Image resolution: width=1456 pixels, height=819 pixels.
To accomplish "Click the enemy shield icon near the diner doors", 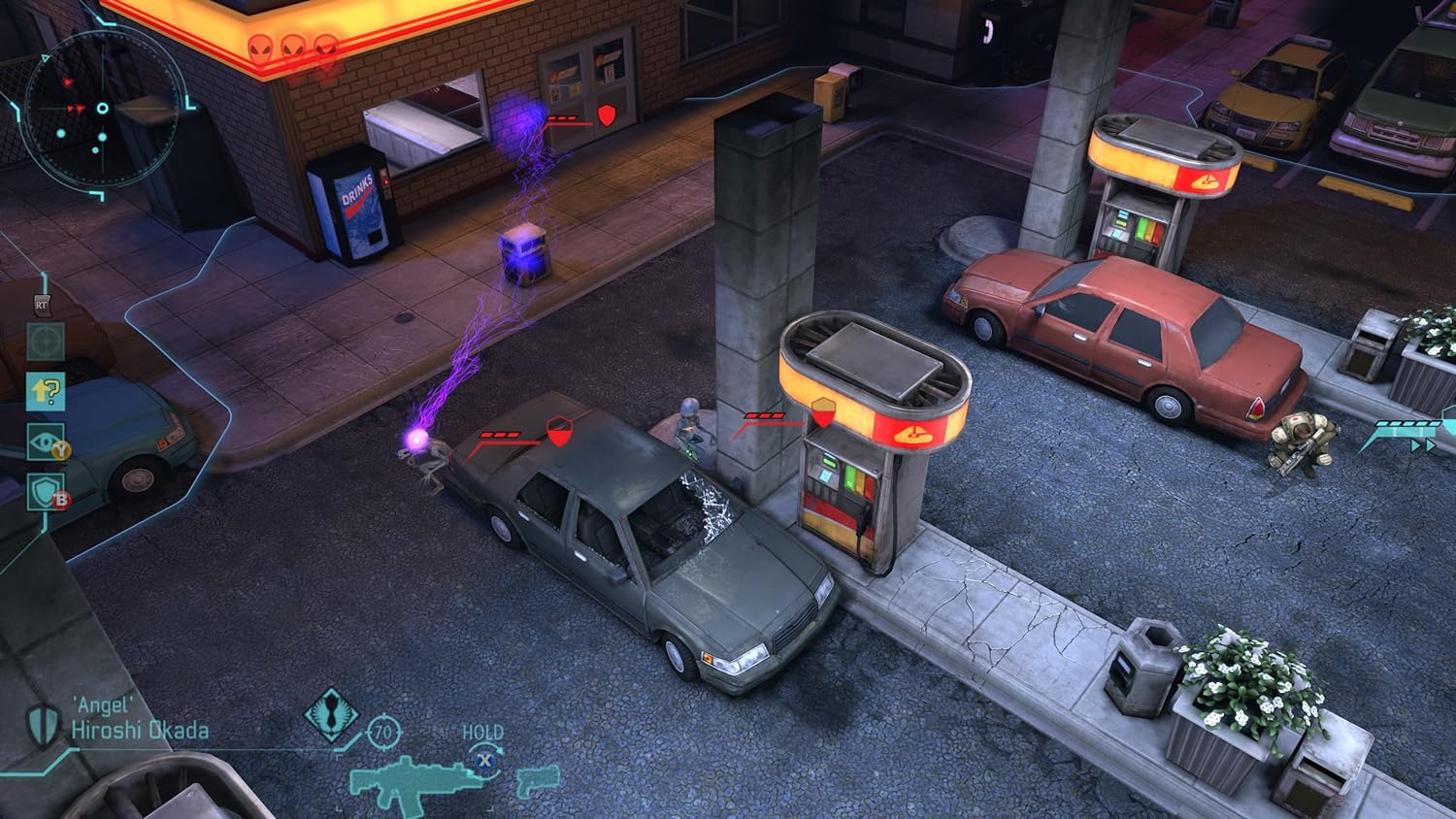I will [606, 114].
